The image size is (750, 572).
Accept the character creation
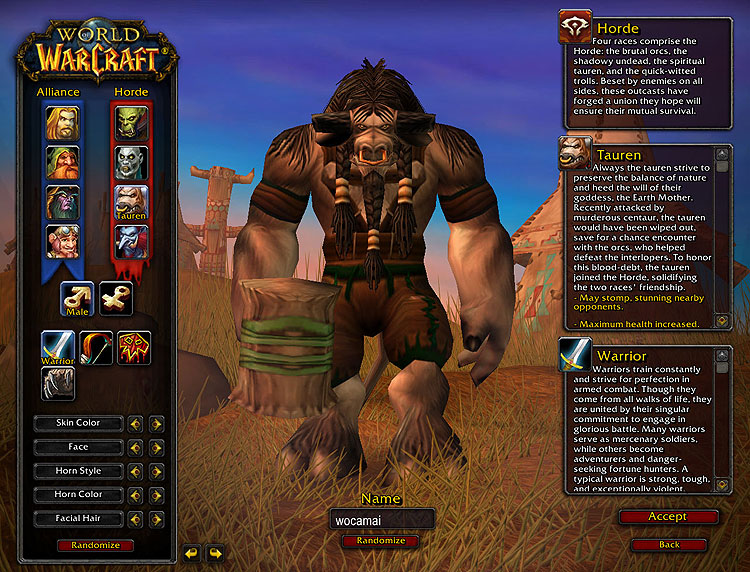point(668,517)
